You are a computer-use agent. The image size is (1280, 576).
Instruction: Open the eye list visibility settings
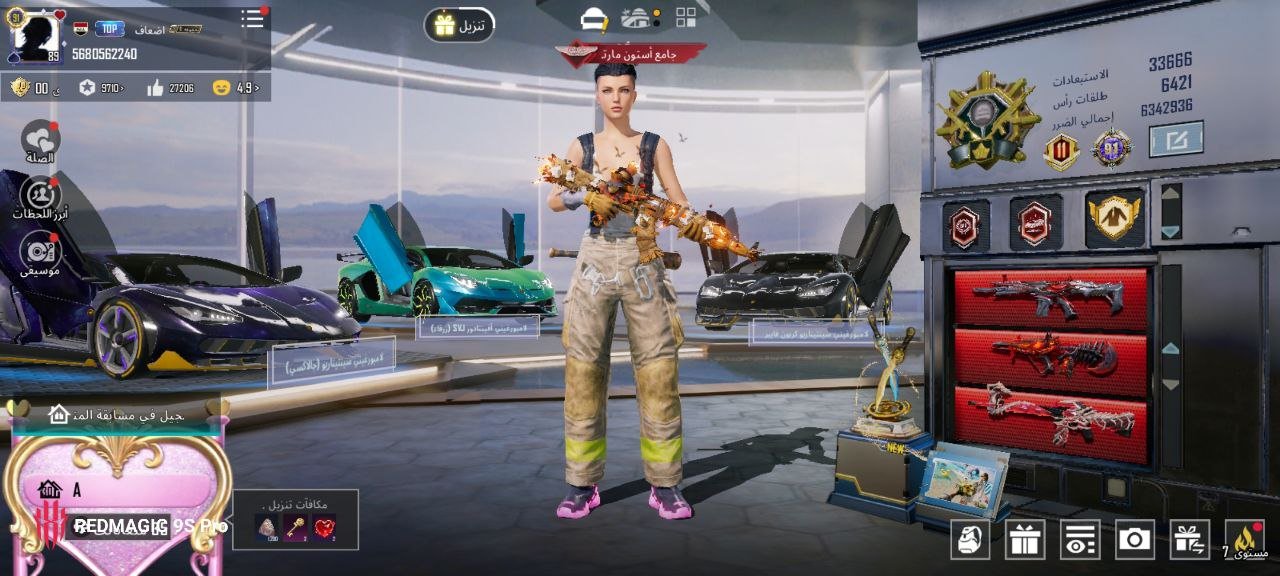(x=1080, y=540)
